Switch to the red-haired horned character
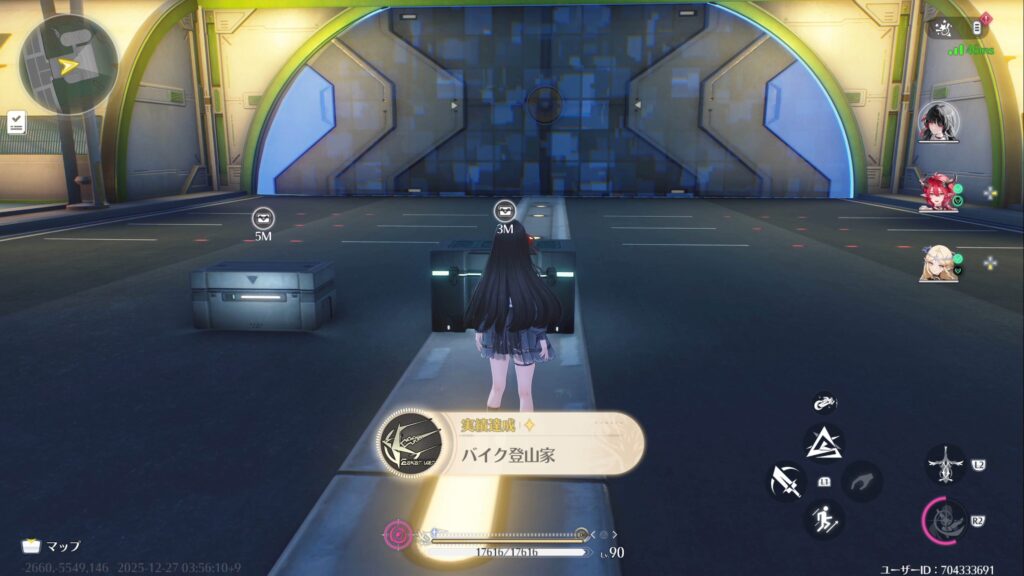This screenshot has height=576, width=1024. (x=938, y=190)
